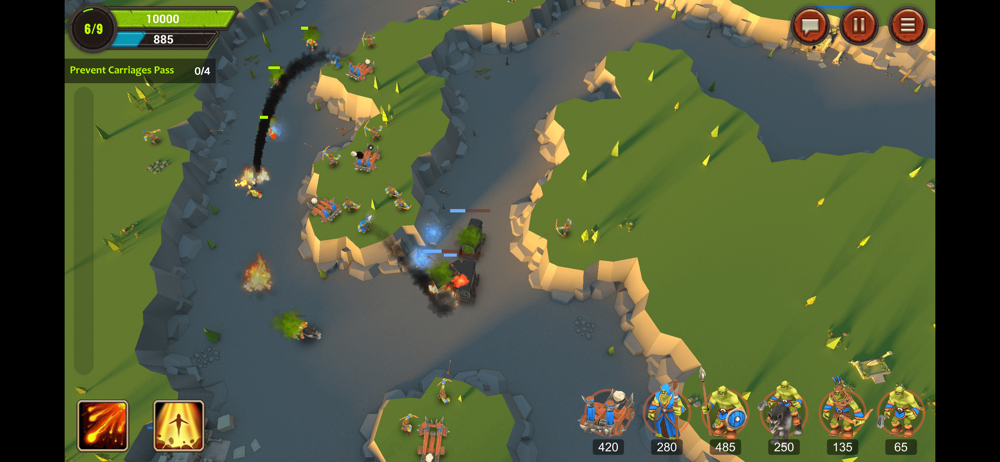This screenshot has height=462, width=1000.
Task: Pause the game
Action: pyautogui.click(x=858, y=26)
